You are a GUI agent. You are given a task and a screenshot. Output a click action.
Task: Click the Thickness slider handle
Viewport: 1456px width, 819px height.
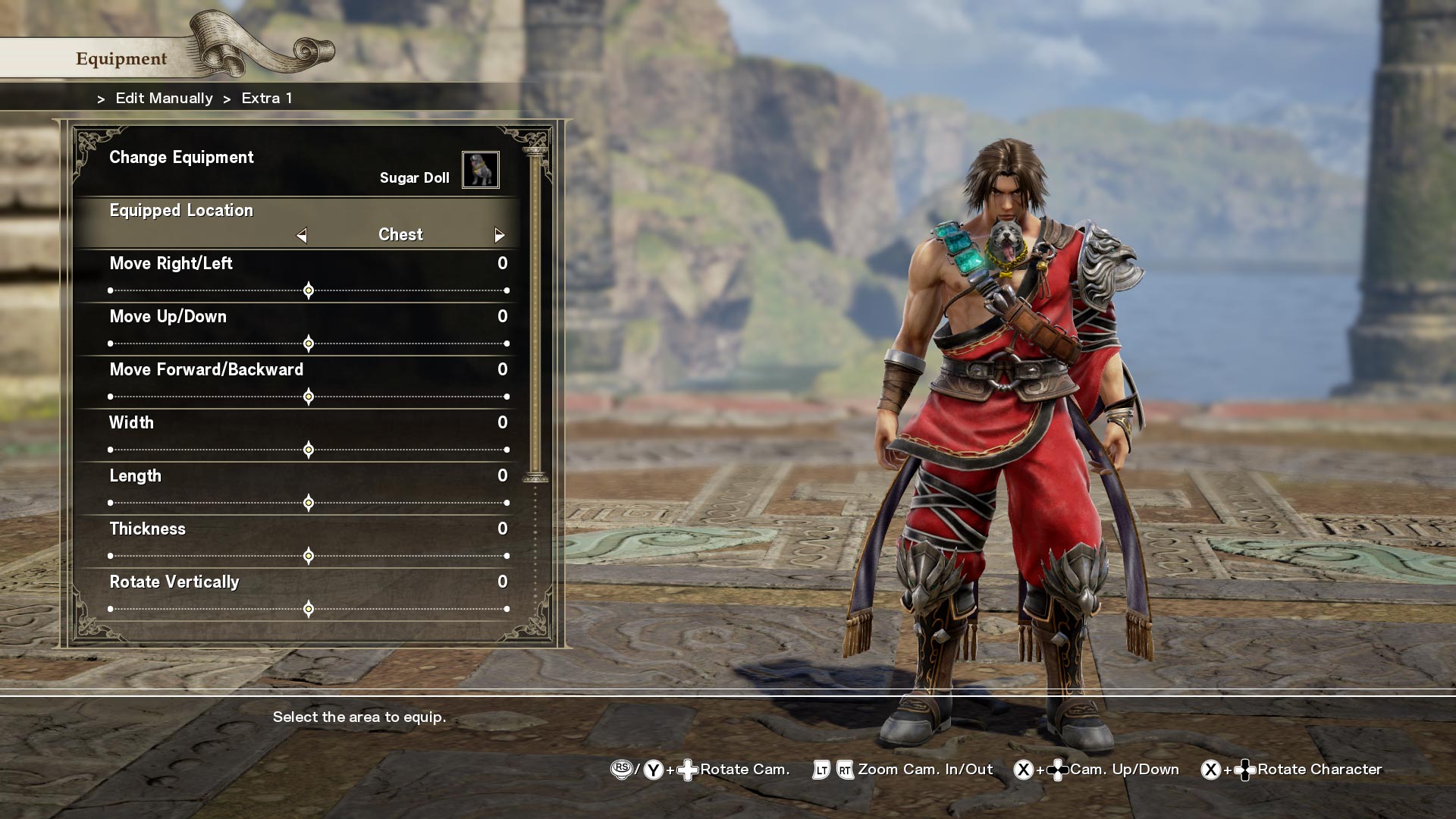click(x=309, y=555)
